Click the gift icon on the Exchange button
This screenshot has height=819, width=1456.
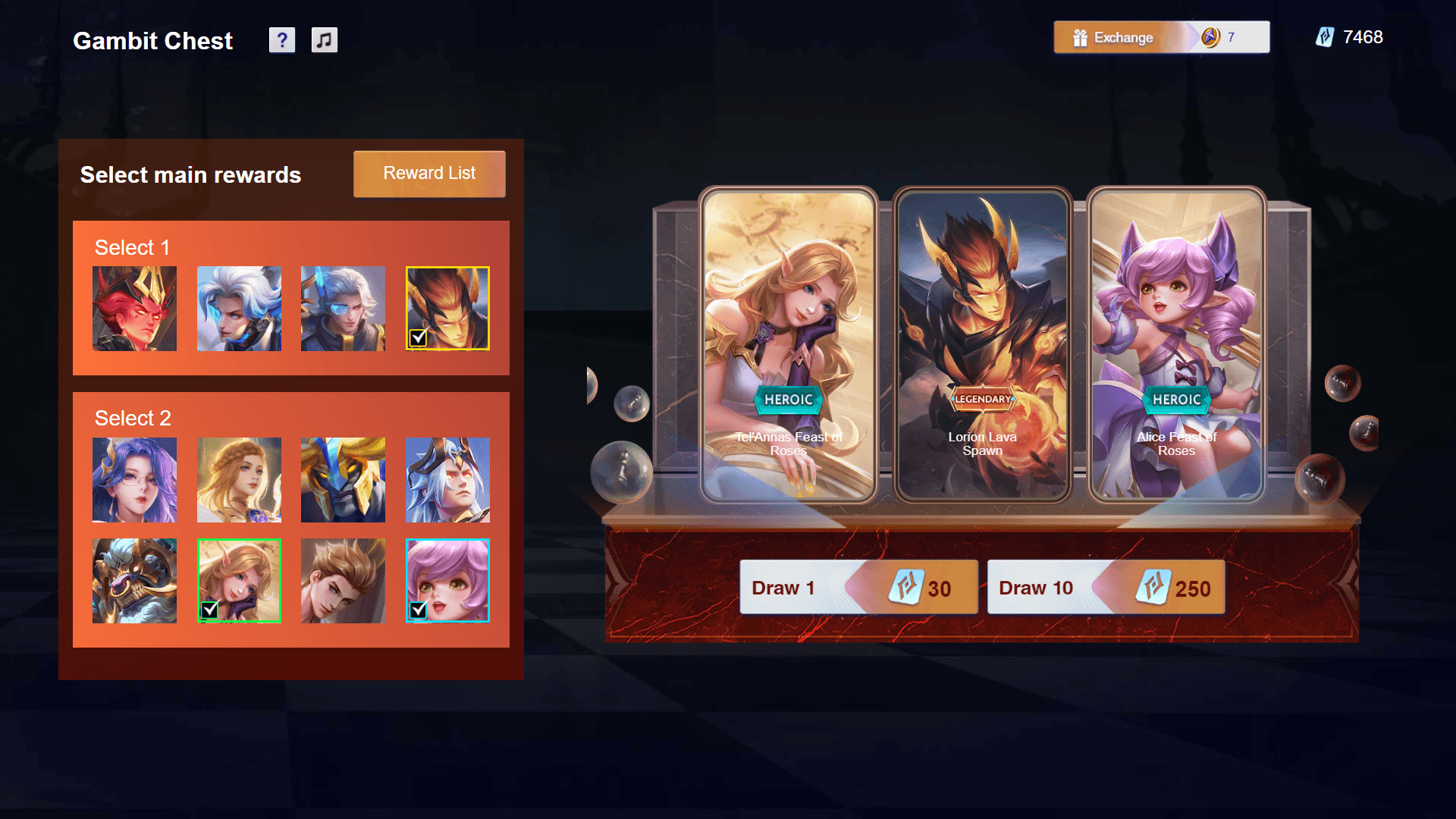coord(1080,37)
